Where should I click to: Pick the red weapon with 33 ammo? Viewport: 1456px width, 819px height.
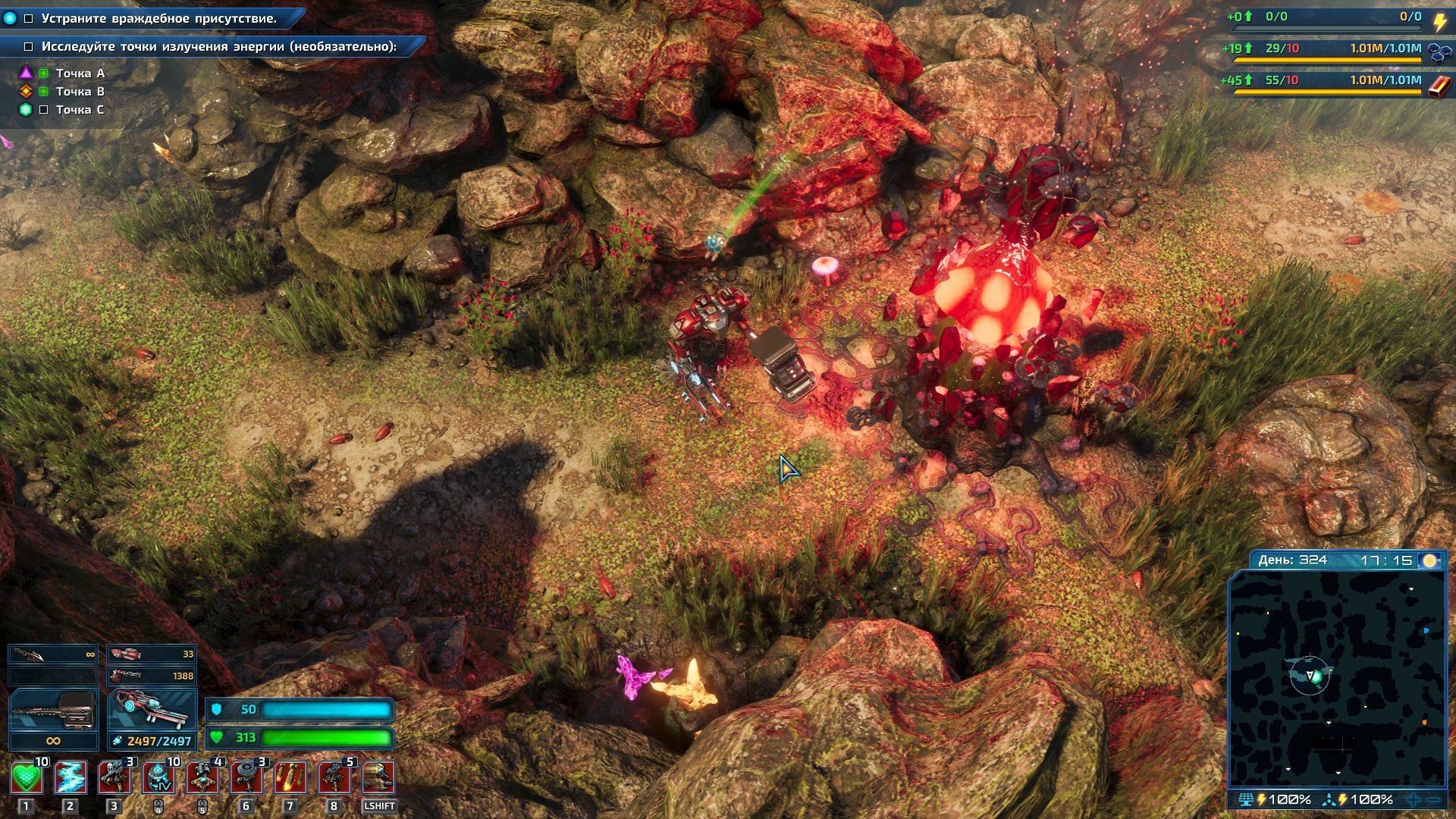pyautogui.click(x=152, y=654)
